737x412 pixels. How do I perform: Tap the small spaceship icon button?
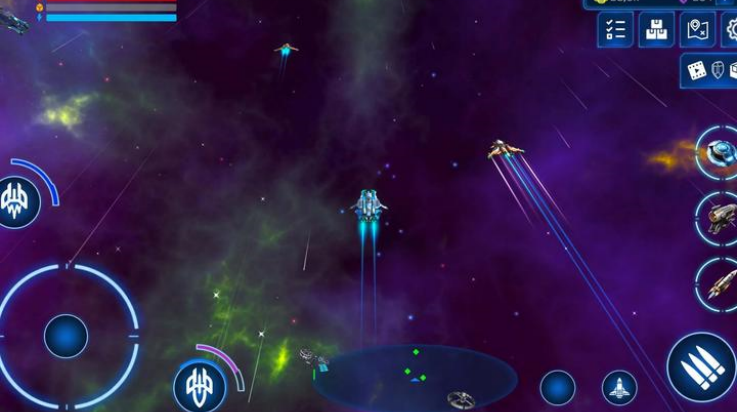[x=619, y=388]
